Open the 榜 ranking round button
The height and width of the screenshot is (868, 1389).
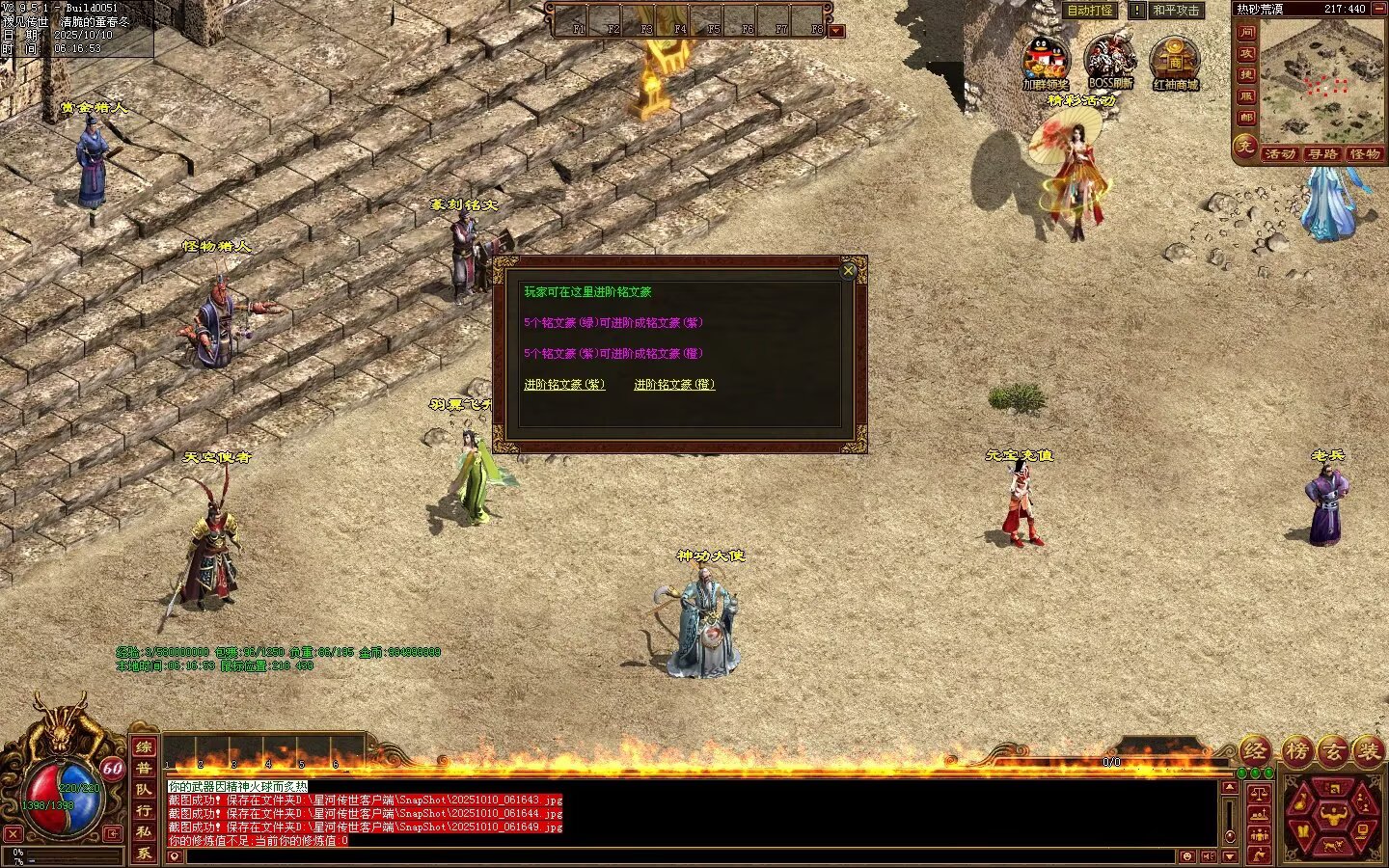(x=1297, y=752)
